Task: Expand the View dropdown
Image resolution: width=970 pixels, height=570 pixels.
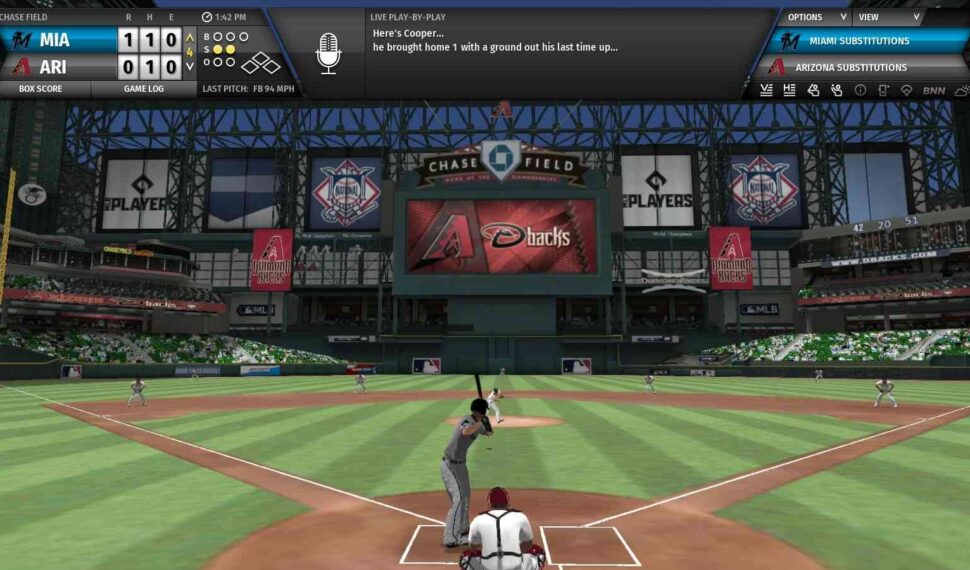Action: click(888, 17)
